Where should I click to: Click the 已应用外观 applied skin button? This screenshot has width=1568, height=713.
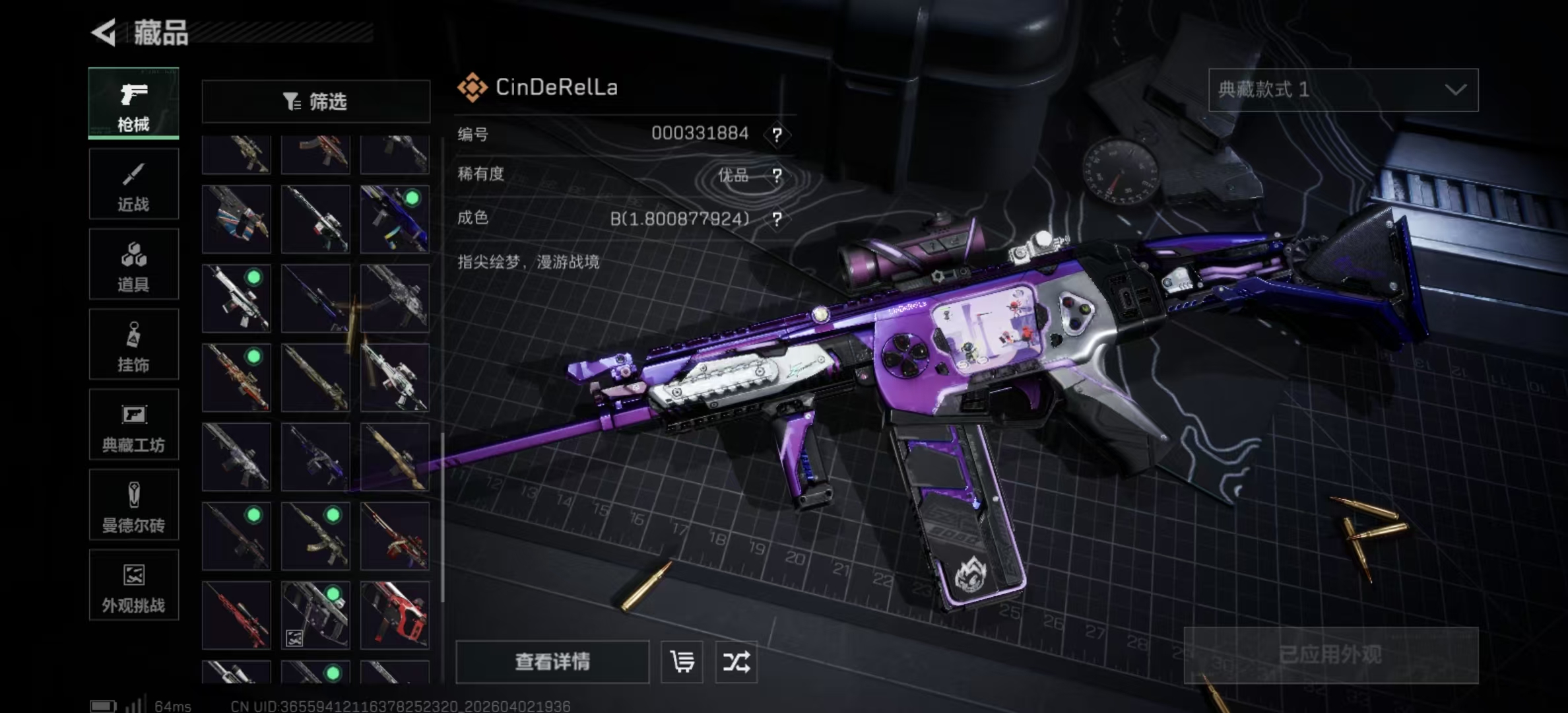click(x=1330, y=655)
